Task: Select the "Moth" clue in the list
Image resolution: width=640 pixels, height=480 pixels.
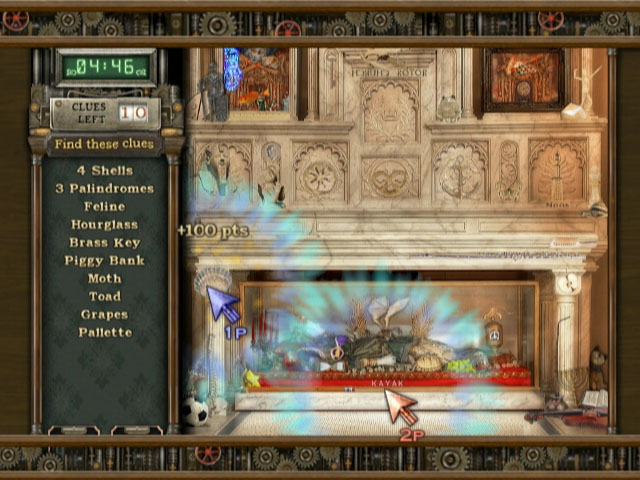Action: [x=104, y=278]
